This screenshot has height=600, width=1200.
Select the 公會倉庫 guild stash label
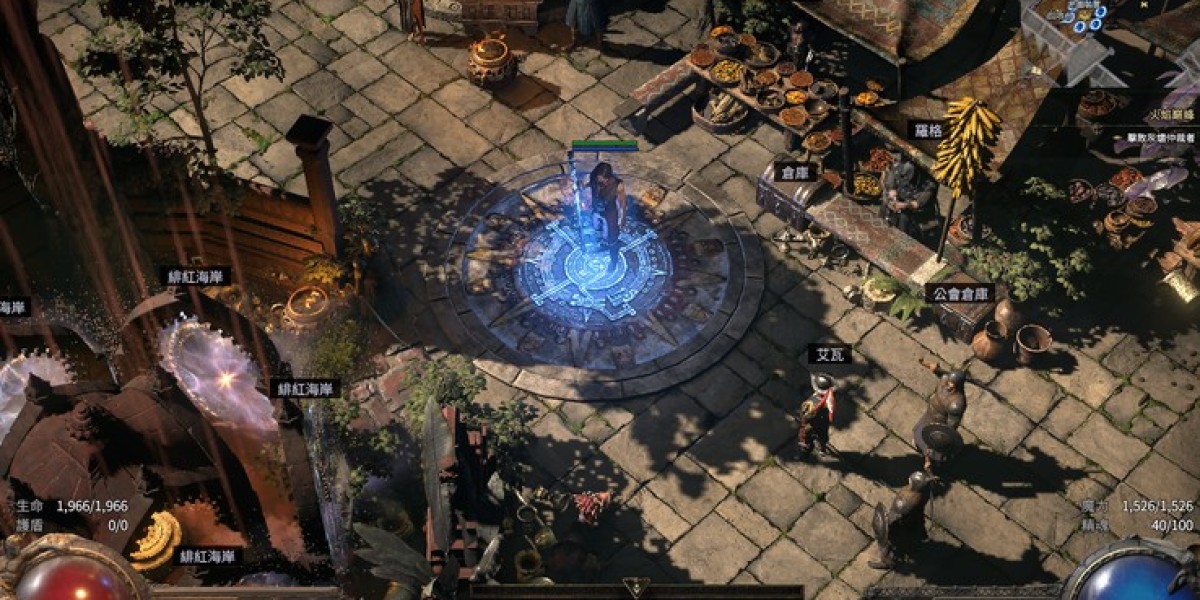click(960, 293)
